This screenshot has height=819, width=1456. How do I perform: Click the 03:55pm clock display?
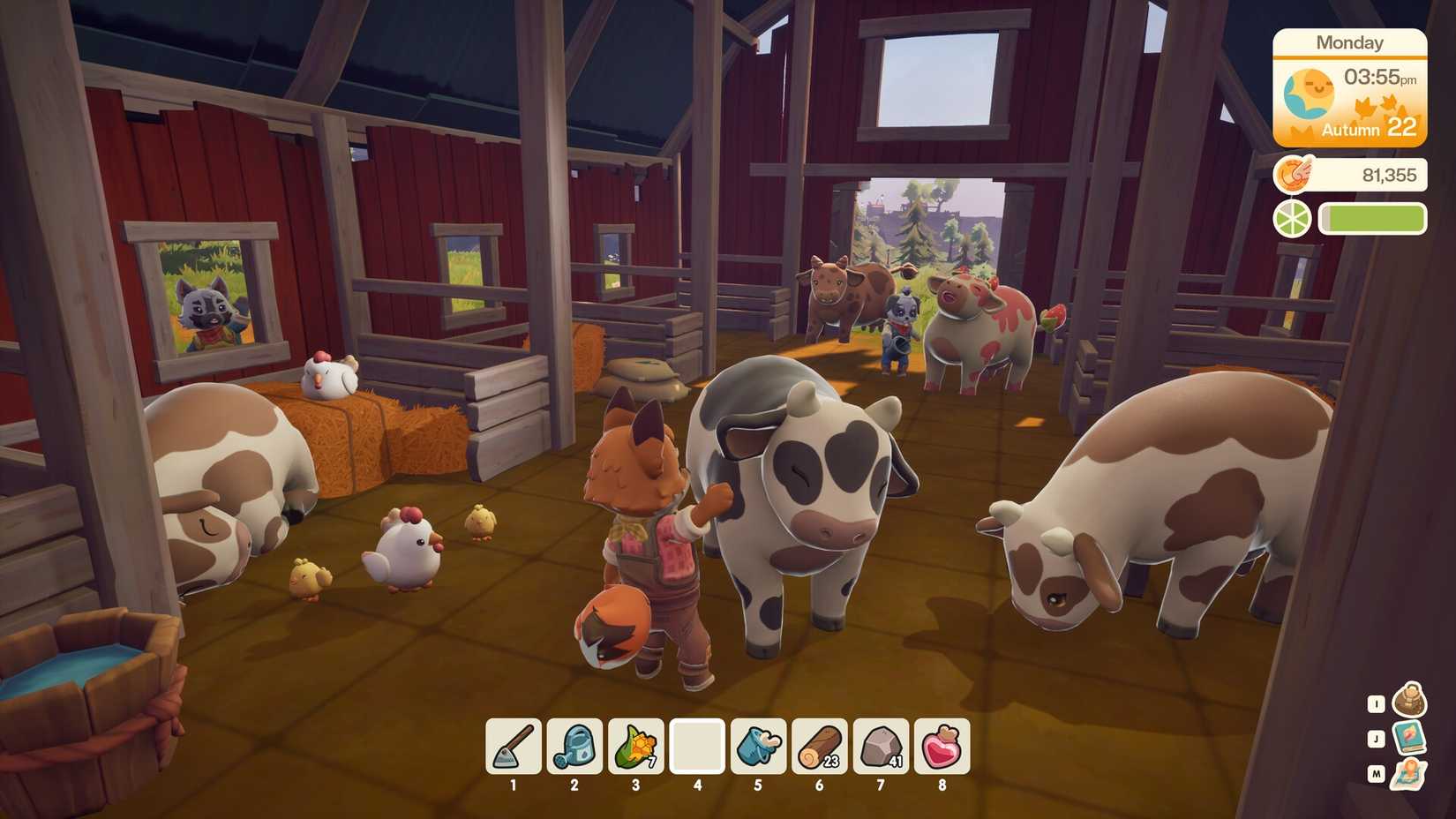pos(1381,79)
